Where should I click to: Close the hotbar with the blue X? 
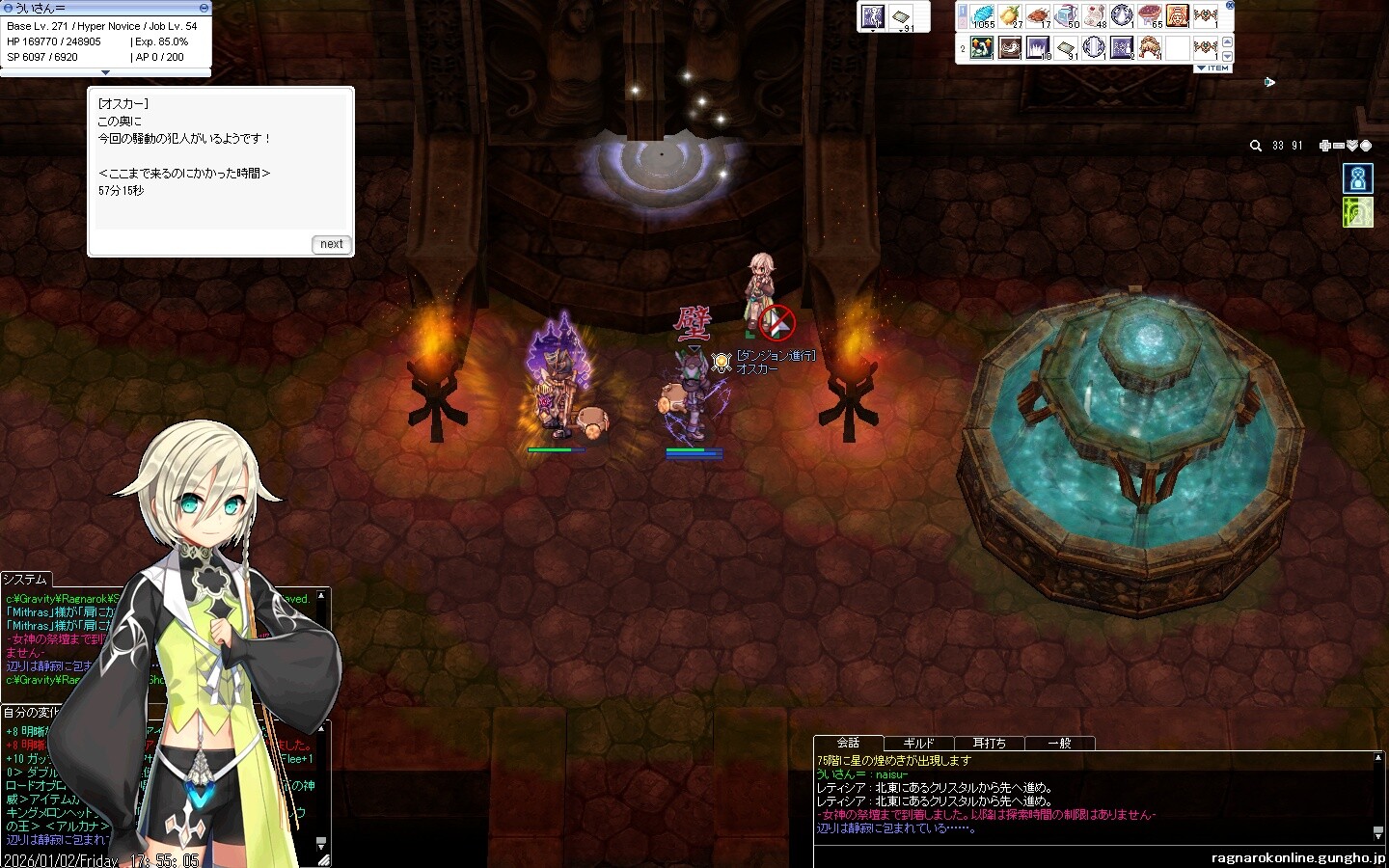[x=1230, y=6]
